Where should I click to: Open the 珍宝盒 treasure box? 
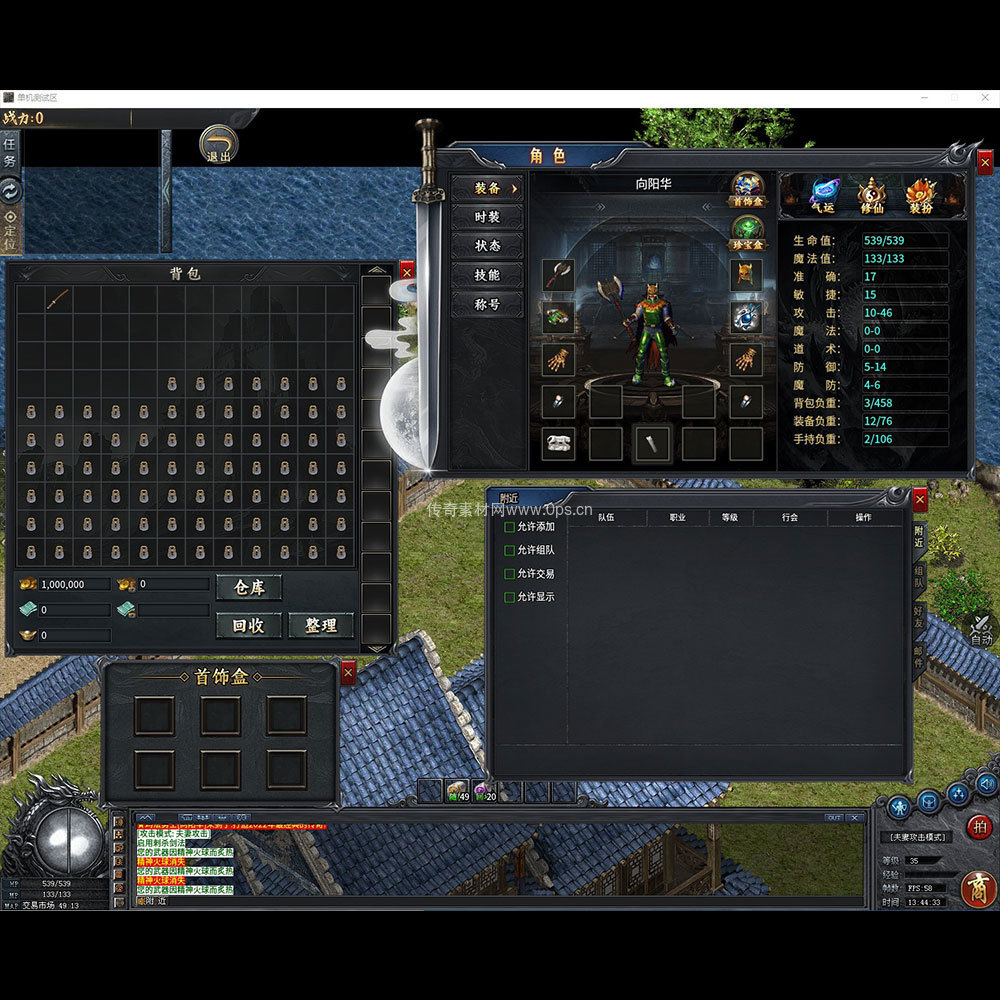[x=747, y=232]
